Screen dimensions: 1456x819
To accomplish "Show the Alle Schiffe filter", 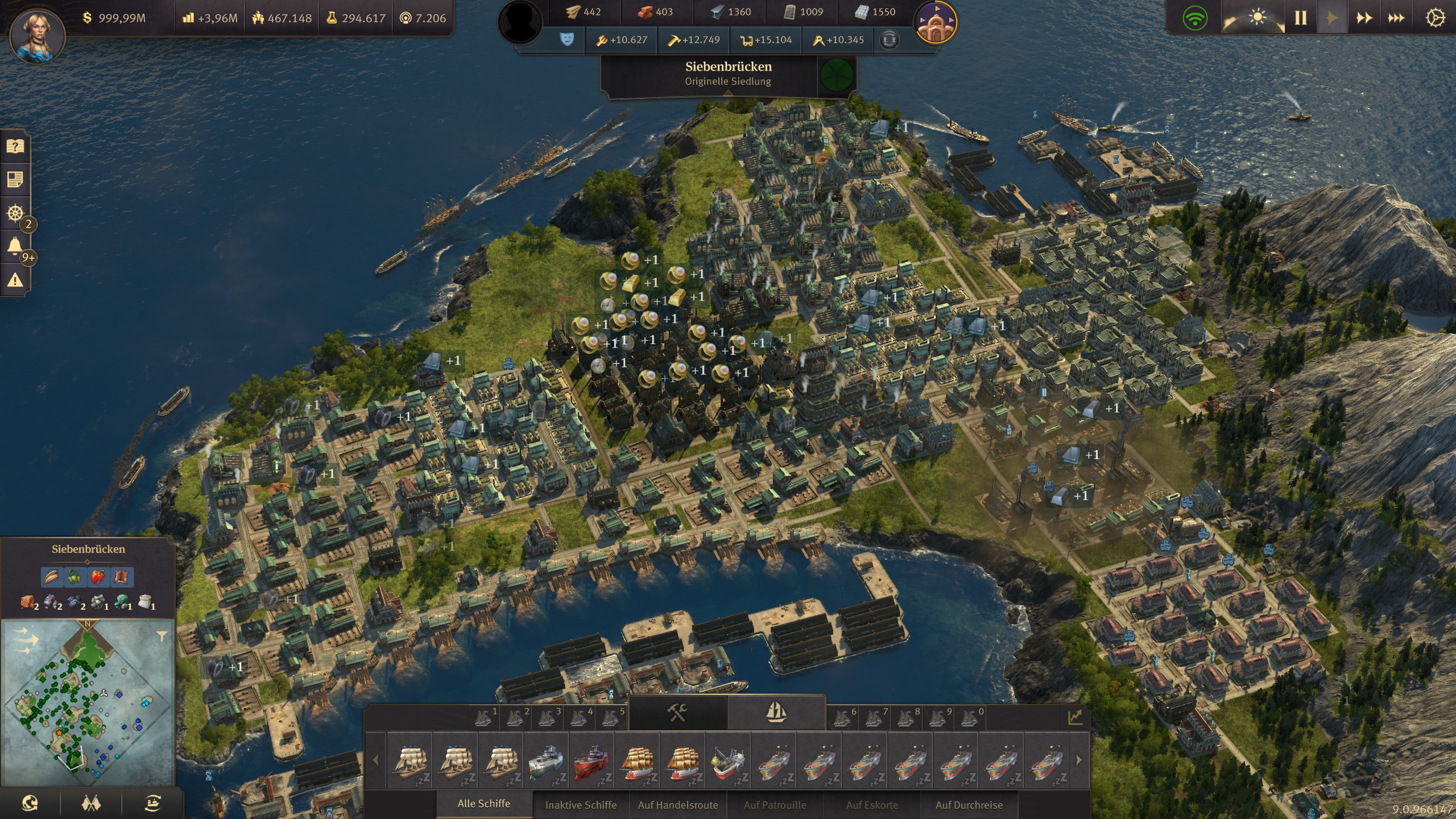I will (x=483, y=804).
